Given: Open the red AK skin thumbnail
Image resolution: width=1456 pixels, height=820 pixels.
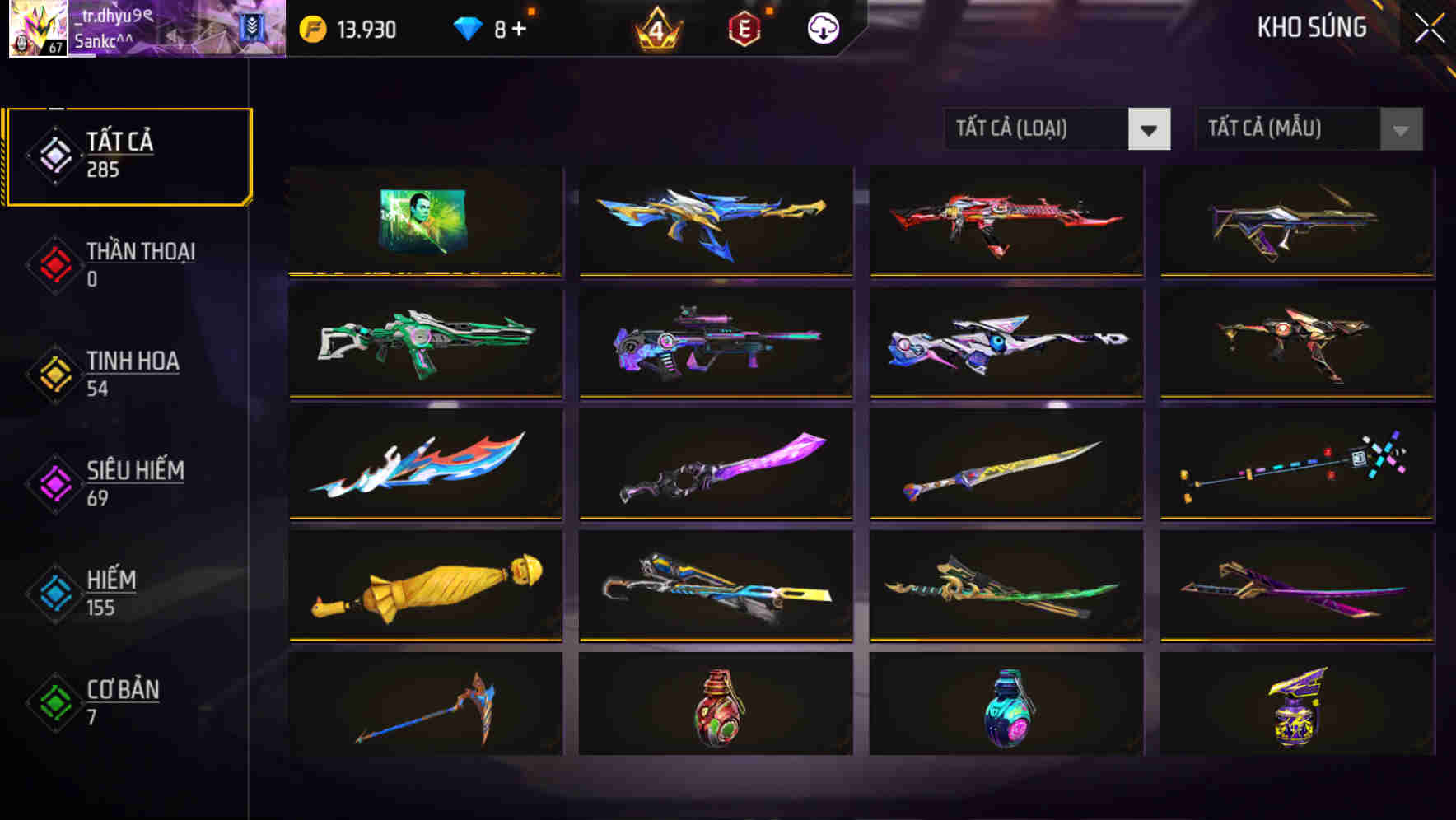Looking at the screenshot, I should click(1006, 221).
